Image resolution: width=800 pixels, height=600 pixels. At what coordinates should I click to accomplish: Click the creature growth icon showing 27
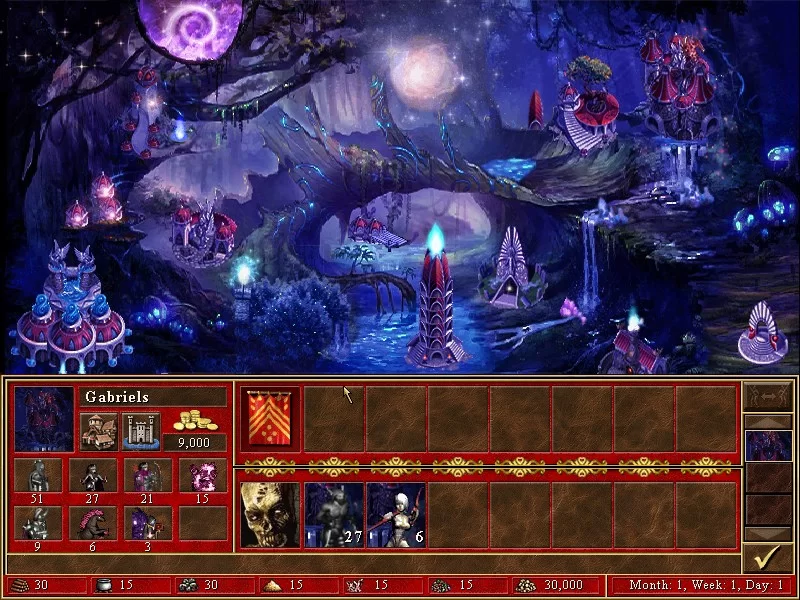[x=92, y=476]
